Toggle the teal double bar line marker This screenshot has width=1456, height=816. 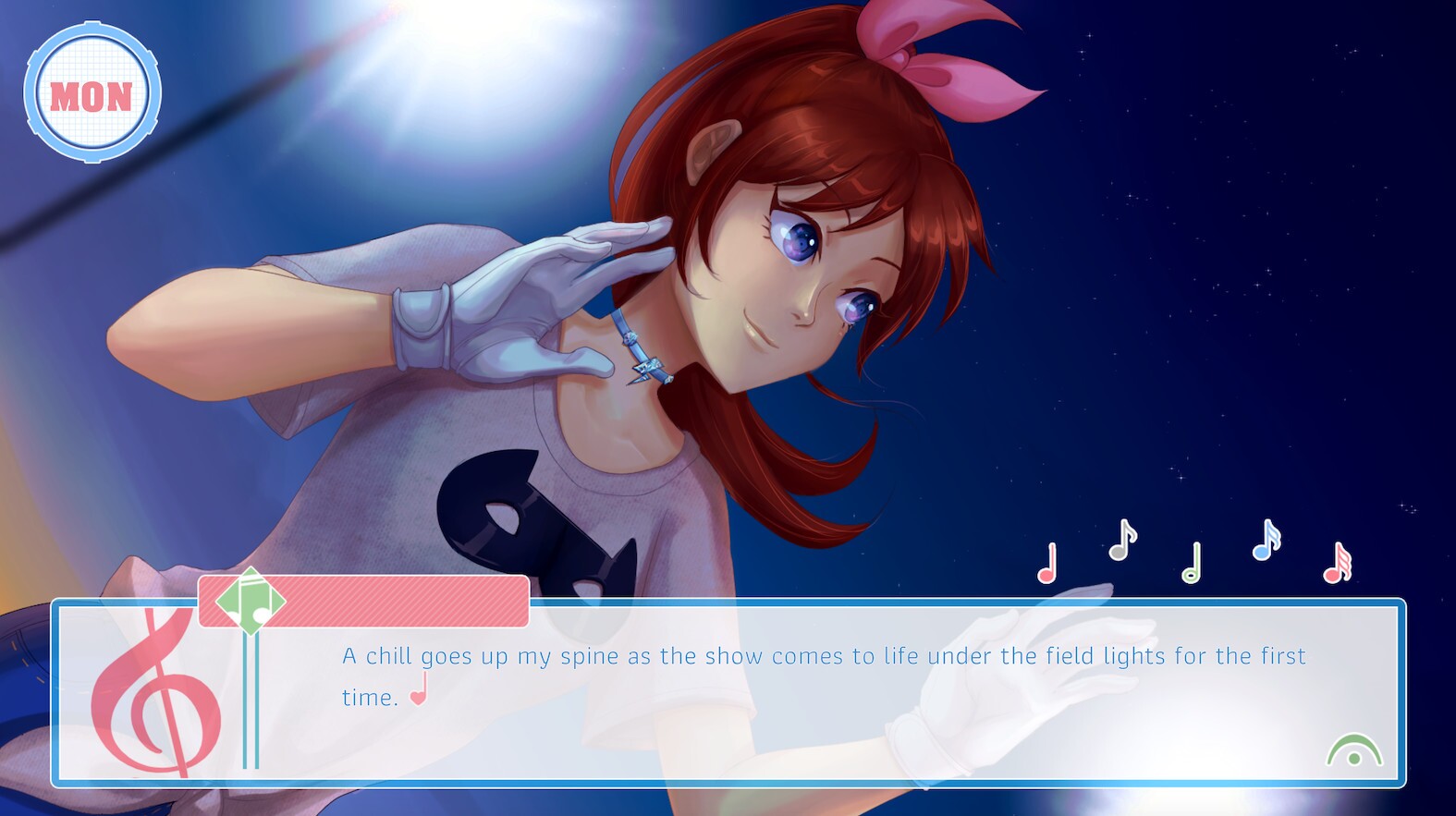click(x=248, y=702)
